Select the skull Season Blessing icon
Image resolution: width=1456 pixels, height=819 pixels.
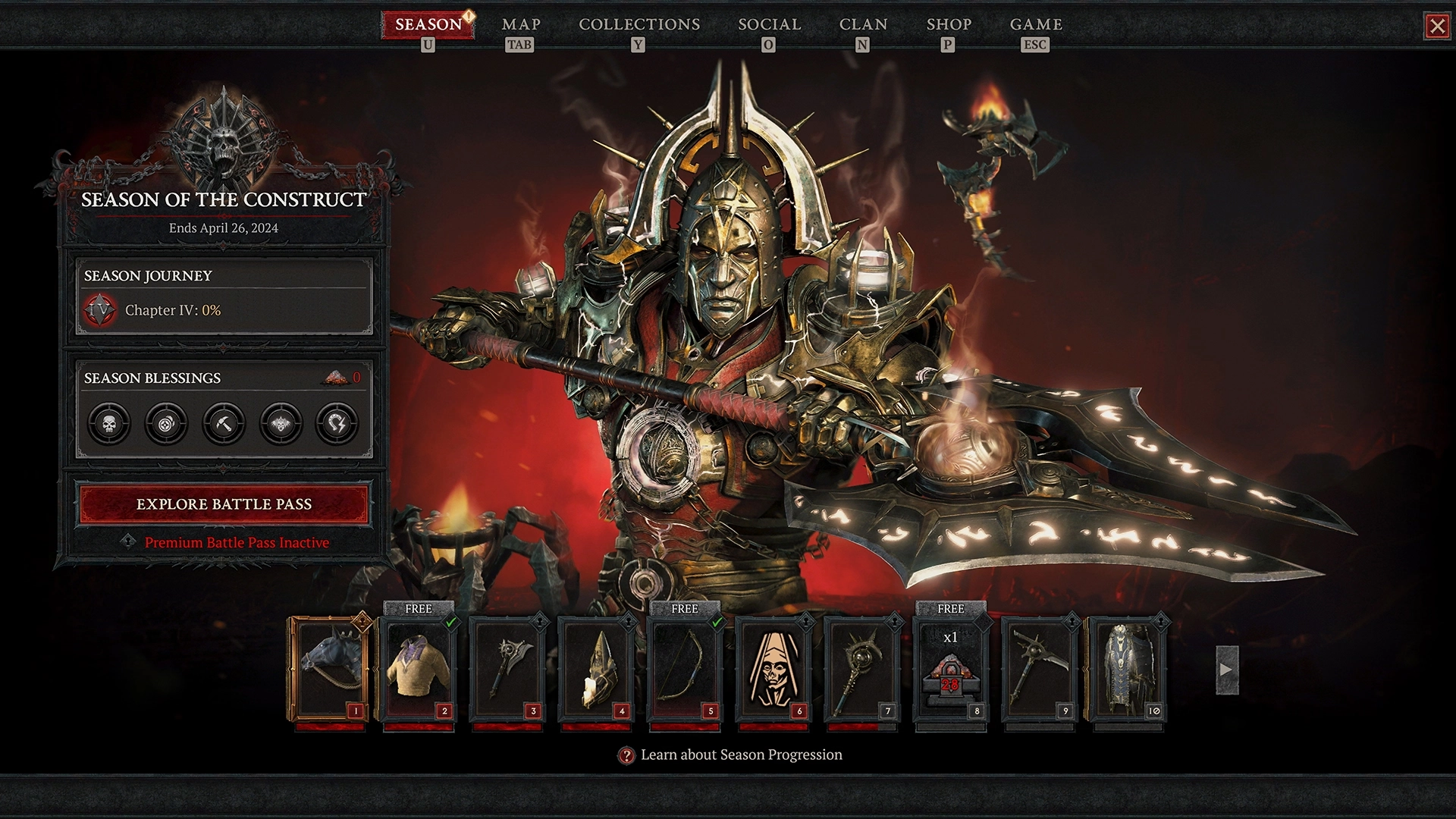tap(108, 424)
